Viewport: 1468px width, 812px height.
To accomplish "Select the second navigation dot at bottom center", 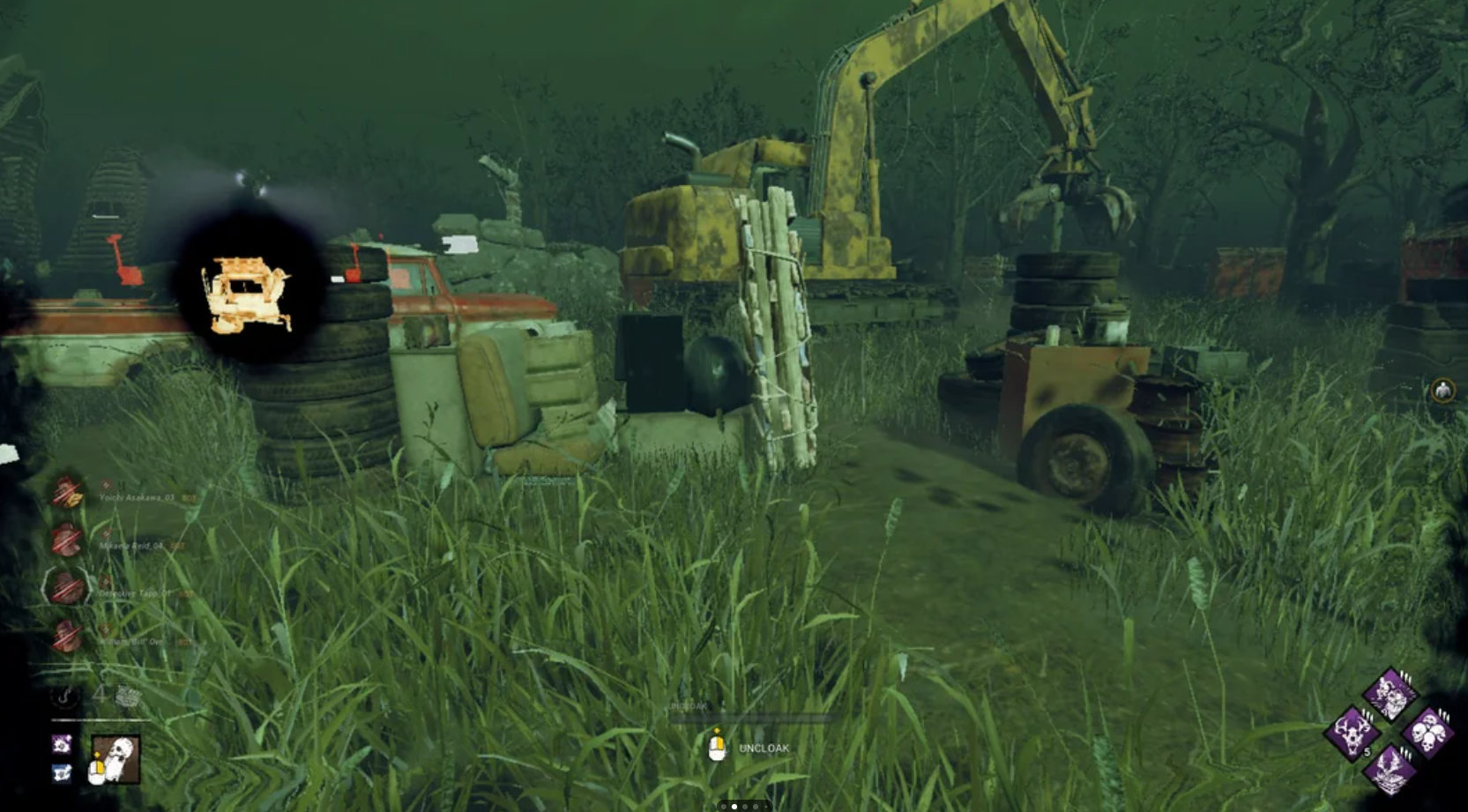I will point(736,805).
